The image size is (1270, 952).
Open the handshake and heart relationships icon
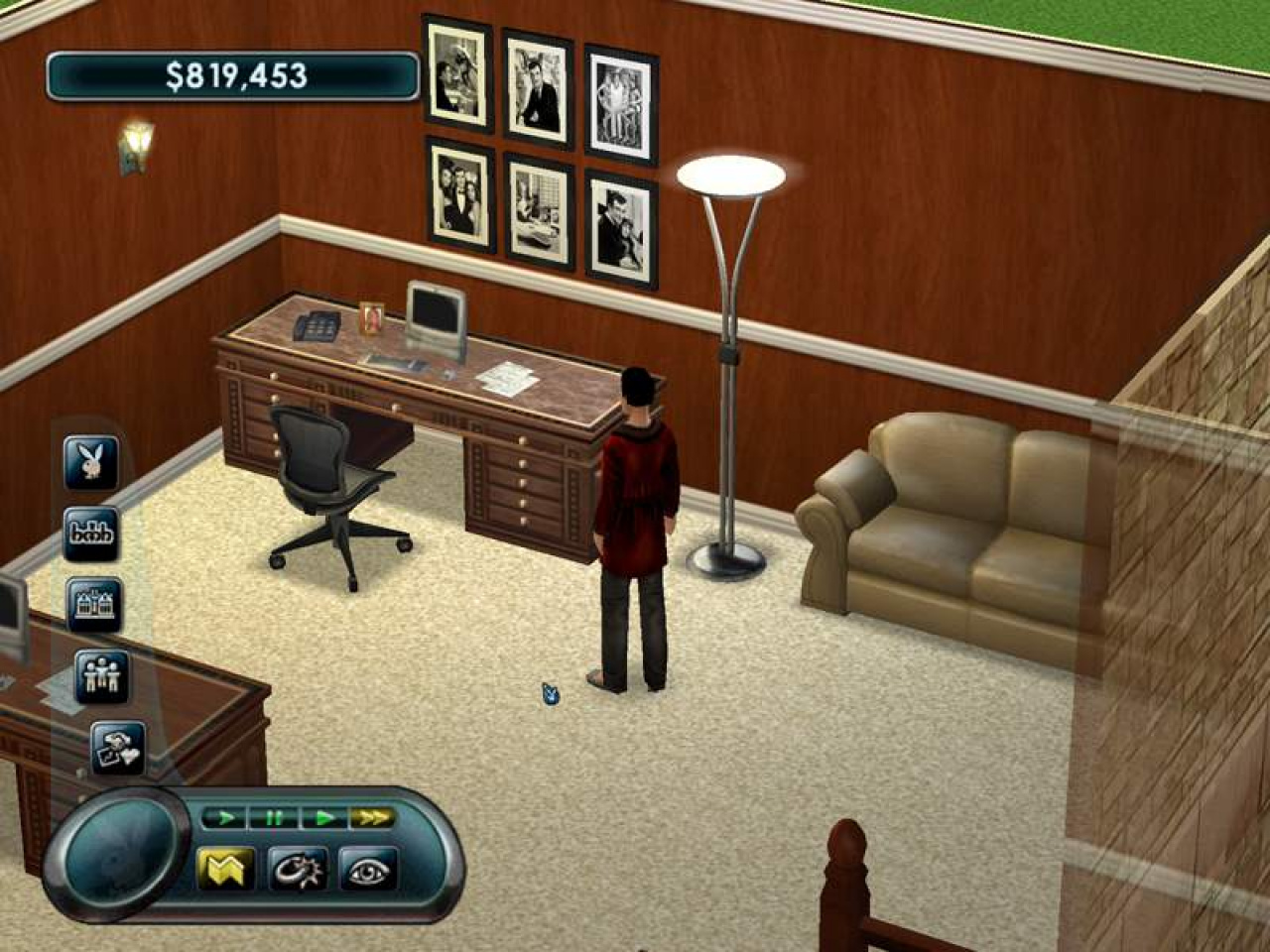click(x=118, y=749)
